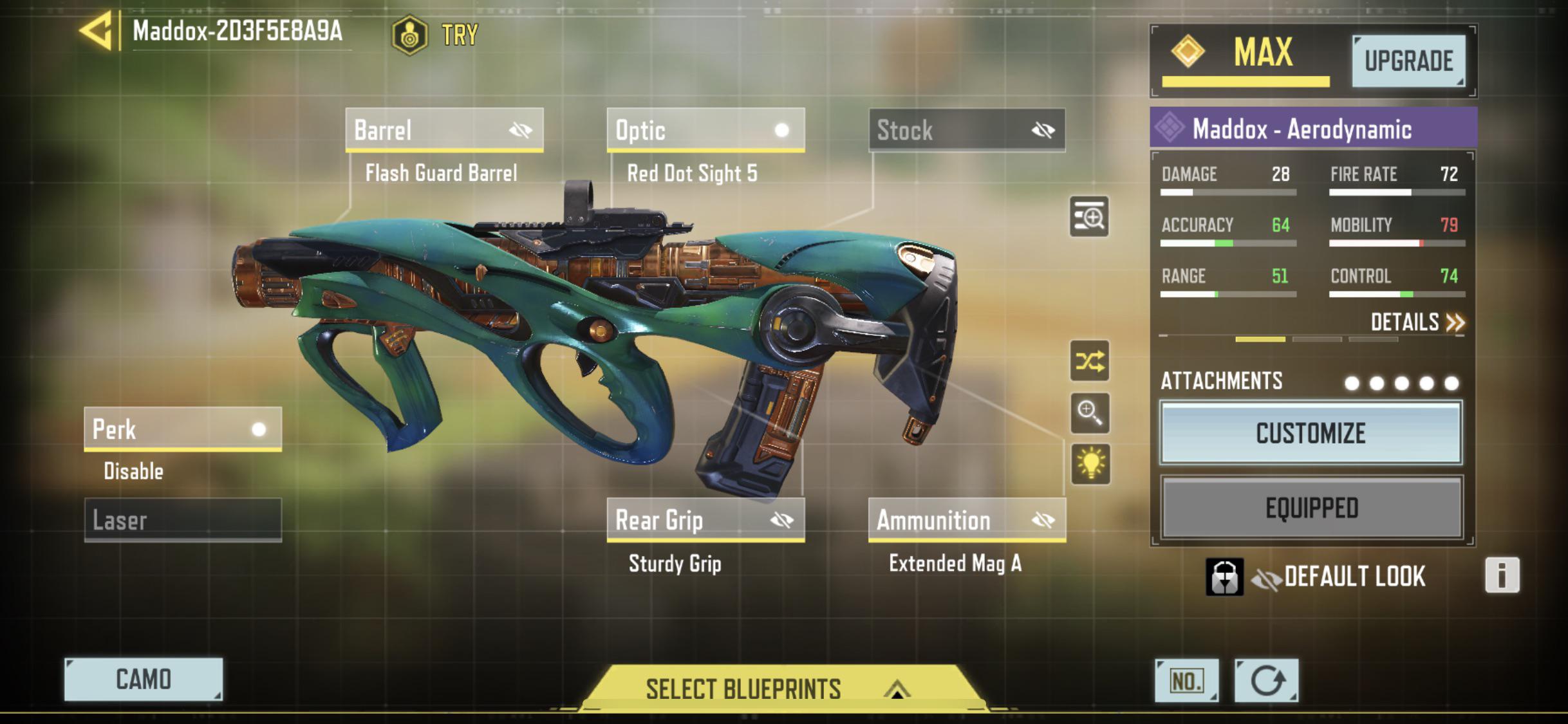Open the info icon panel
Image resolution: width=1568 pixels, height=724 pixels.
click(1502, 575)
